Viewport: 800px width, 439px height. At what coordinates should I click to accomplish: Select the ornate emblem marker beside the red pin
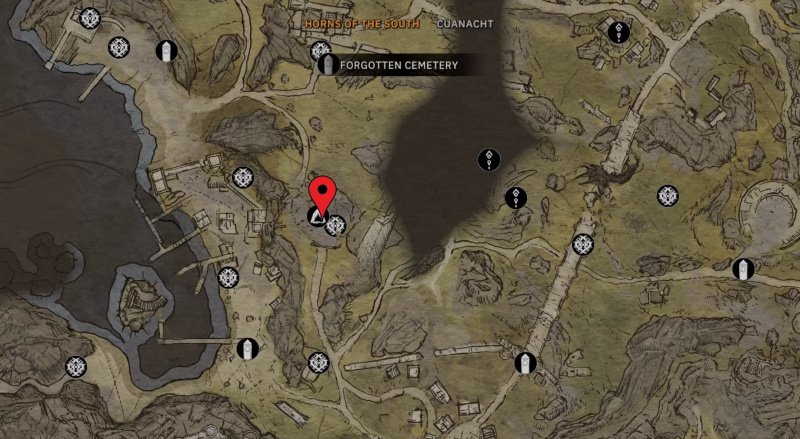click(336, 224)
